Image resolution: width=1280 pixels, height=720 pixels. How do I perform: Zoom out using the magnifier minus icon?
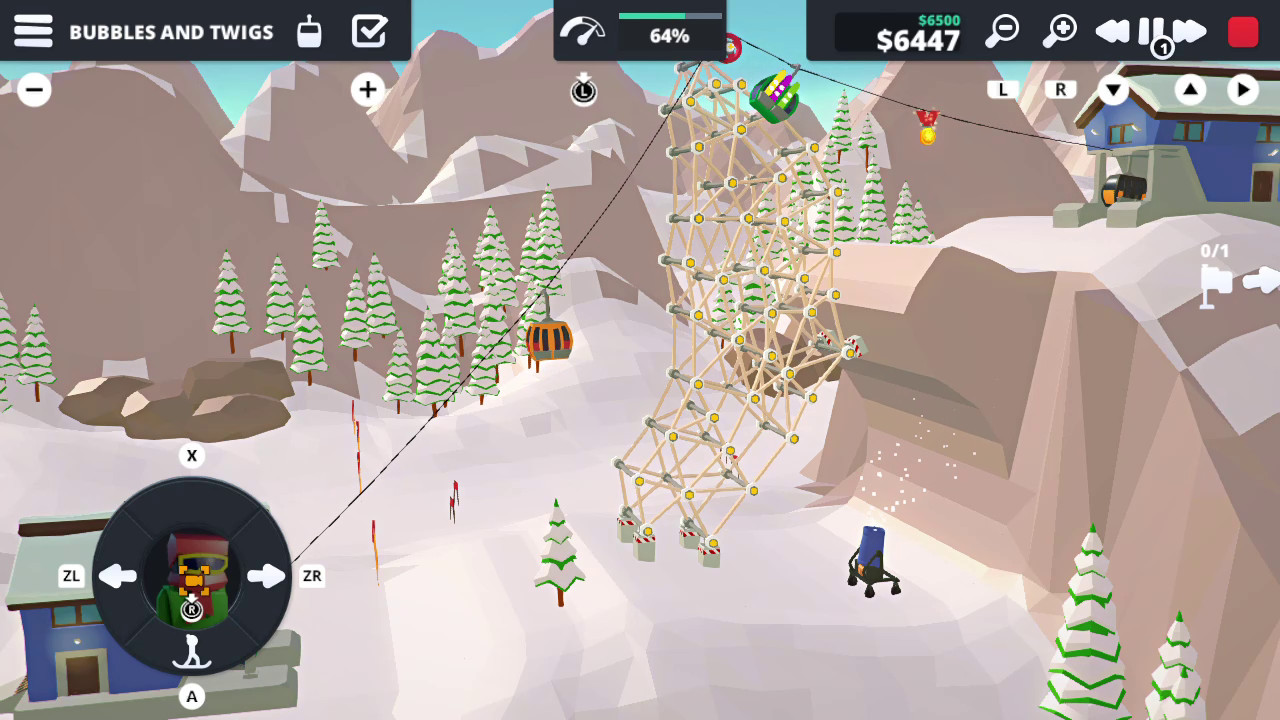pos(1002,31)
